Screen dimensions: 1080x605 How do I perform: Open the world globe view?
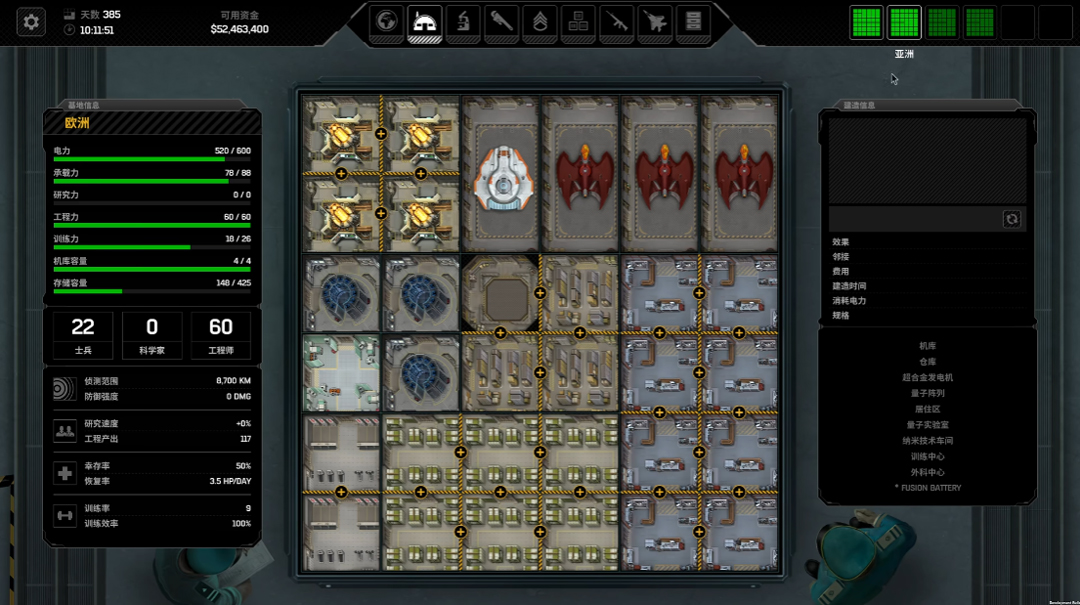tap(386, 21)
